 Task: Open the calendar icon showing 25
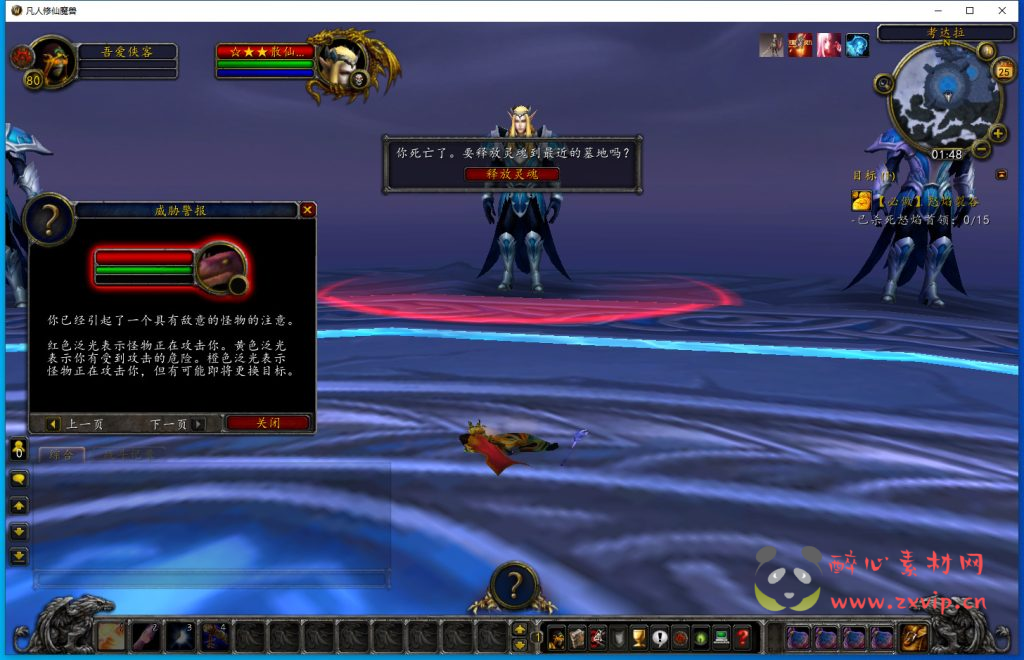coord(1004,70)
